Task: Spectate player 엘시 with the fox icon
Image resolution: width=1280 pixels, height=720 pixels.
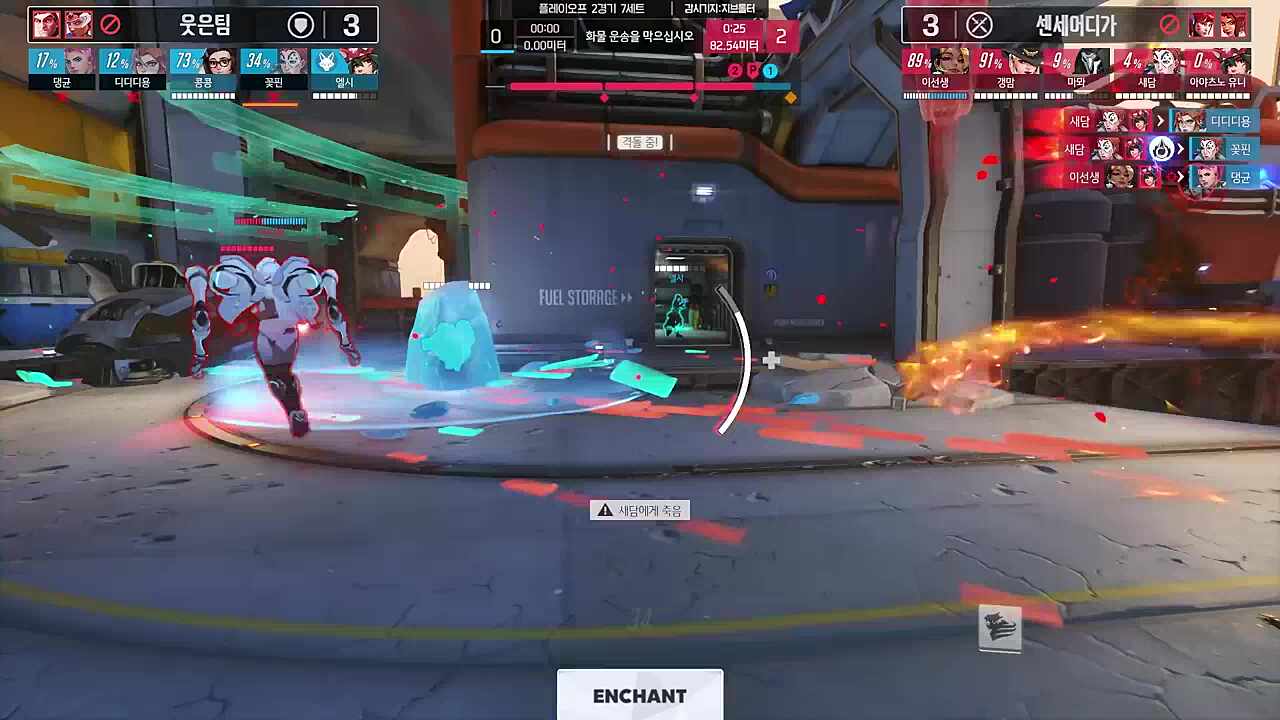Action: [x=344, y=68]
